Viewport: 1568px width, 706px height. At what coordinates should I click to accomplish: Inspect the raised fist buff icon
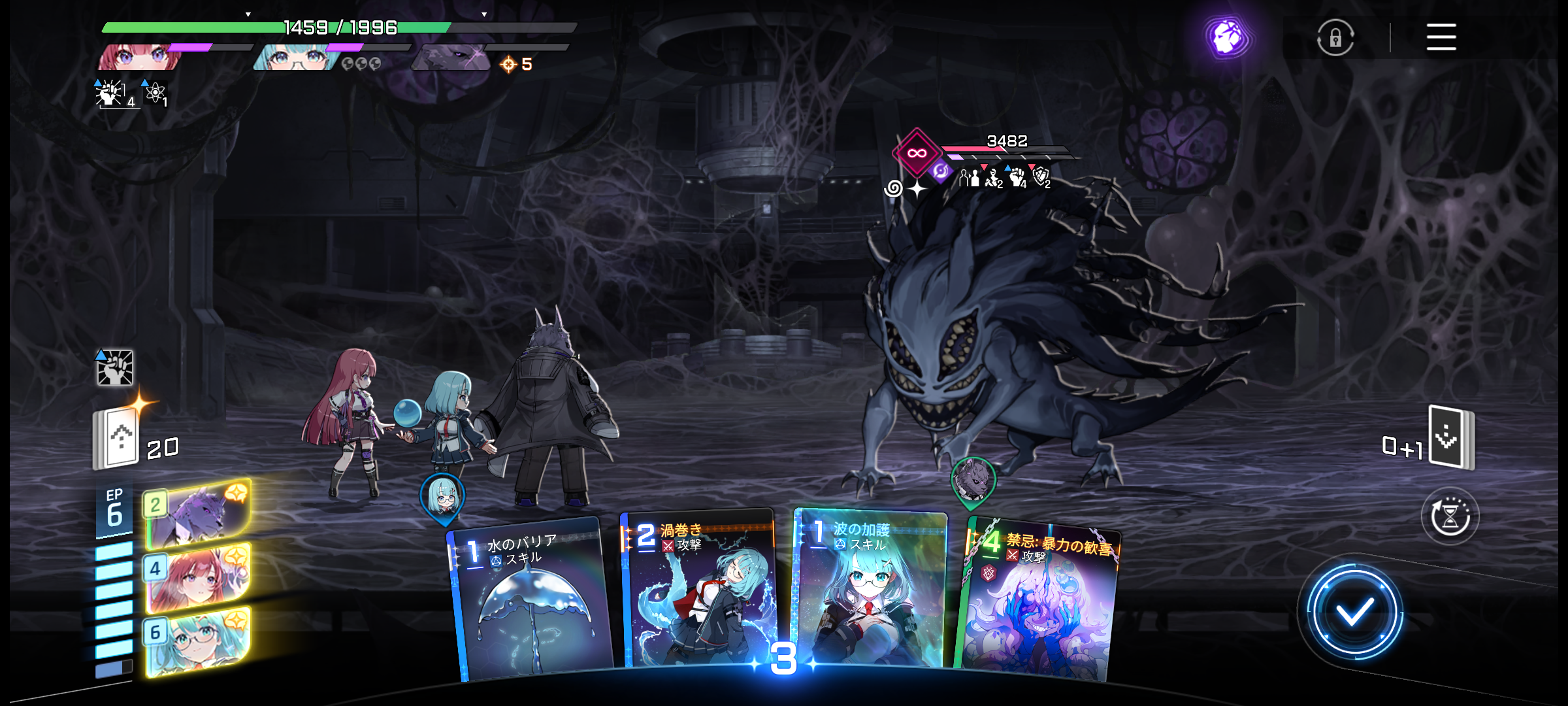click(x=115, y=367)
